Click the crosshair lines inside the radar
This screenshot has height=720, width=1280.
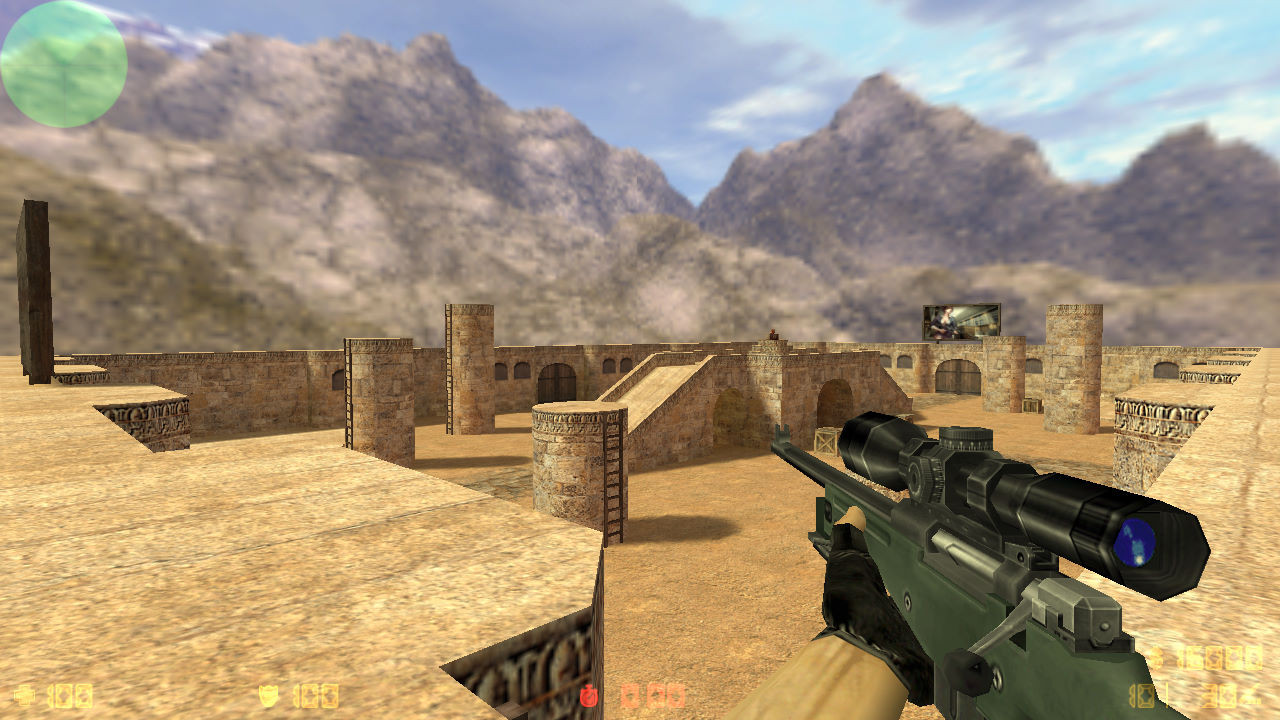tap(63, 64)
